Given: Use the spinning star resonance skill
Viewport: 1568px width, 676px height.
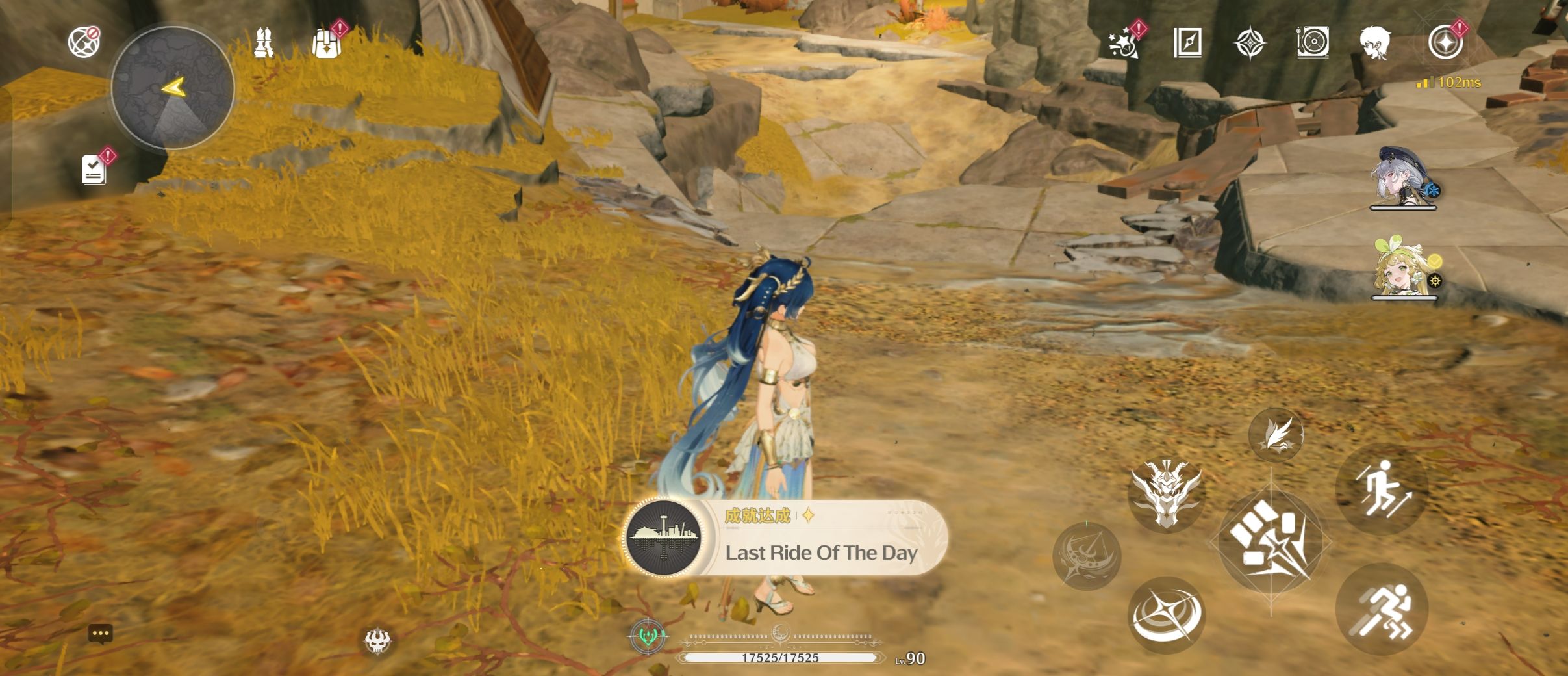Looking at the screenshot, I should 1167,614.
